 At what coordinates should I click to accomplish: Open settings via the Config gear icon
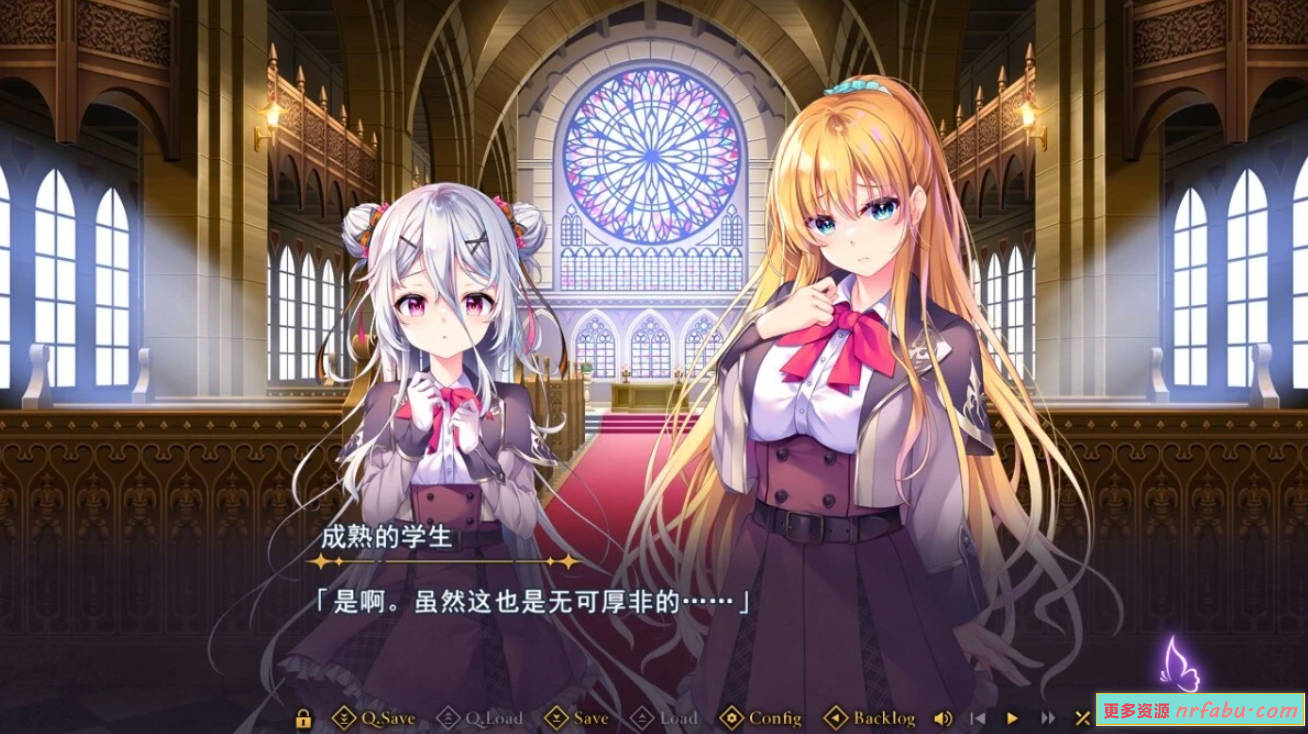(733, 717)
